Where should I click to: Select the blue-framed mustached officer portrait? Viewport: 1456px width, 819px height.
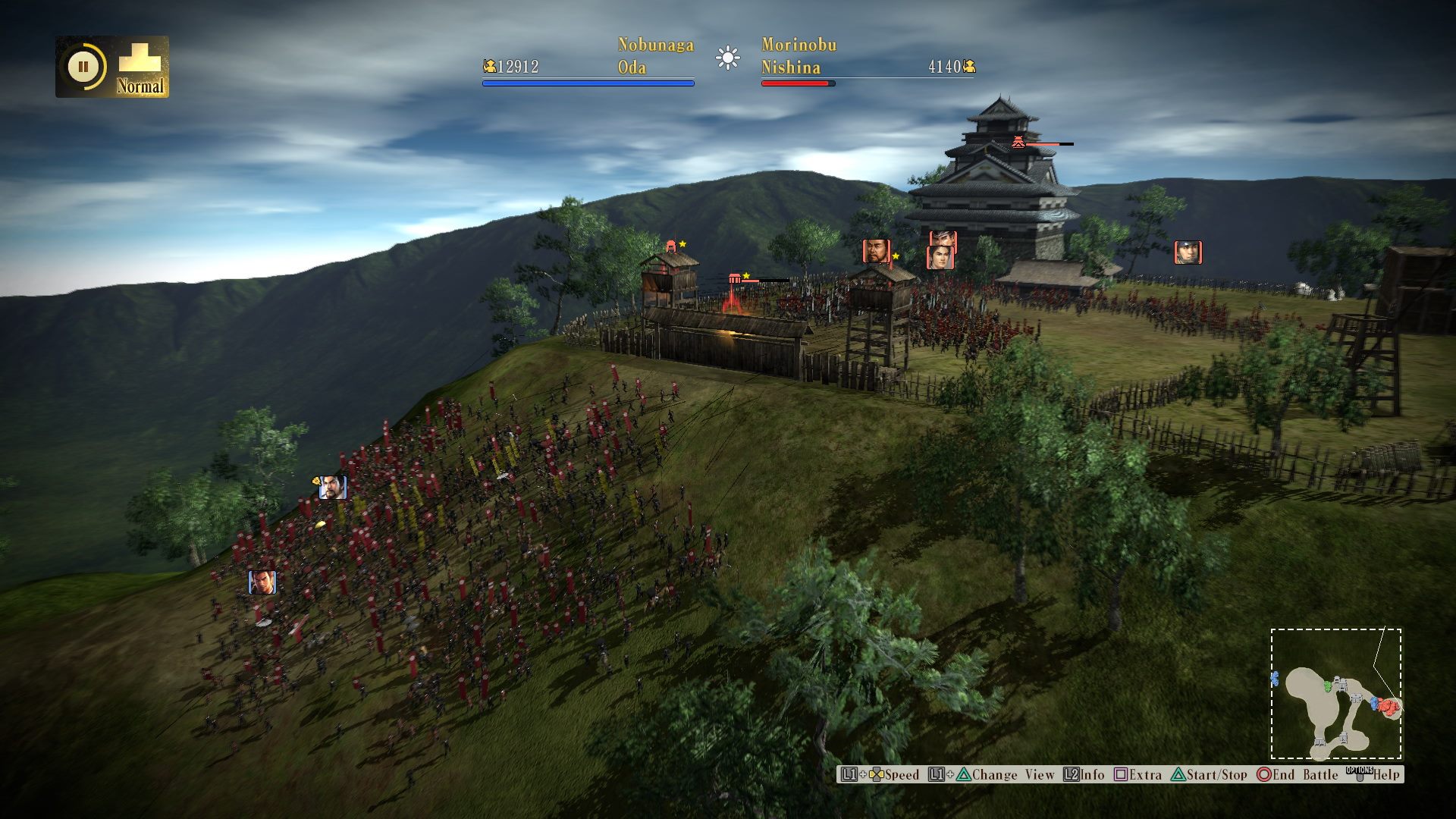pos(332,488)
